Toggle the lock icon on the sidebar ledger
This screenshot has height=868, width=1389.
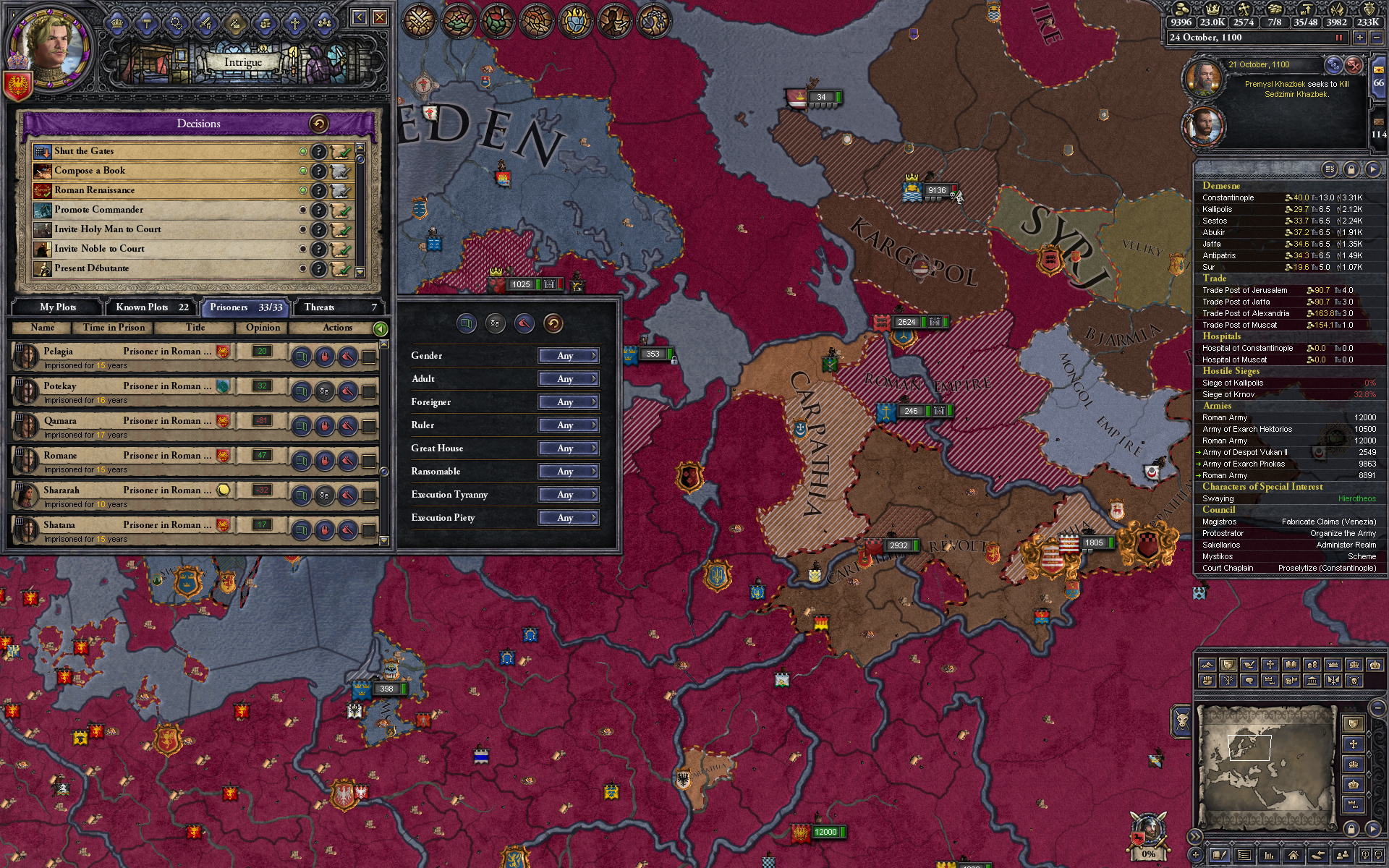pyautogui.click(x=1350, y=168)
